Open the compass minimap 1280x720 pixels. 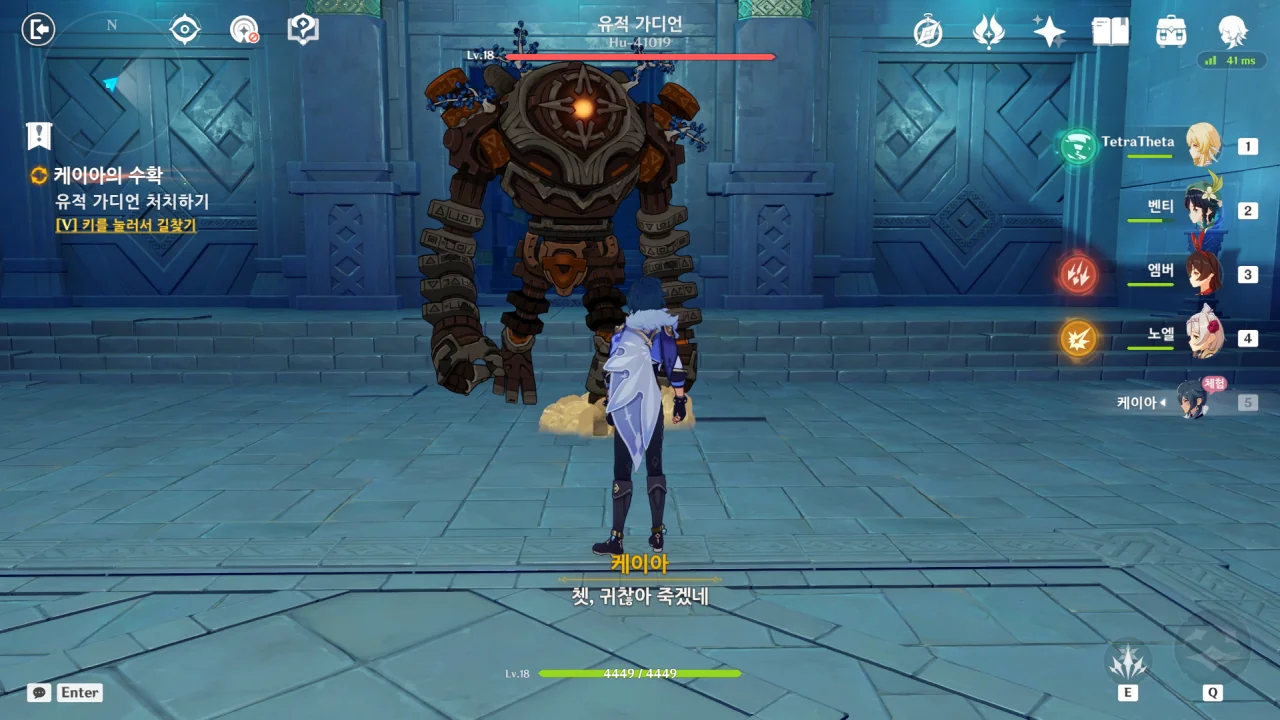click(110, 80)
